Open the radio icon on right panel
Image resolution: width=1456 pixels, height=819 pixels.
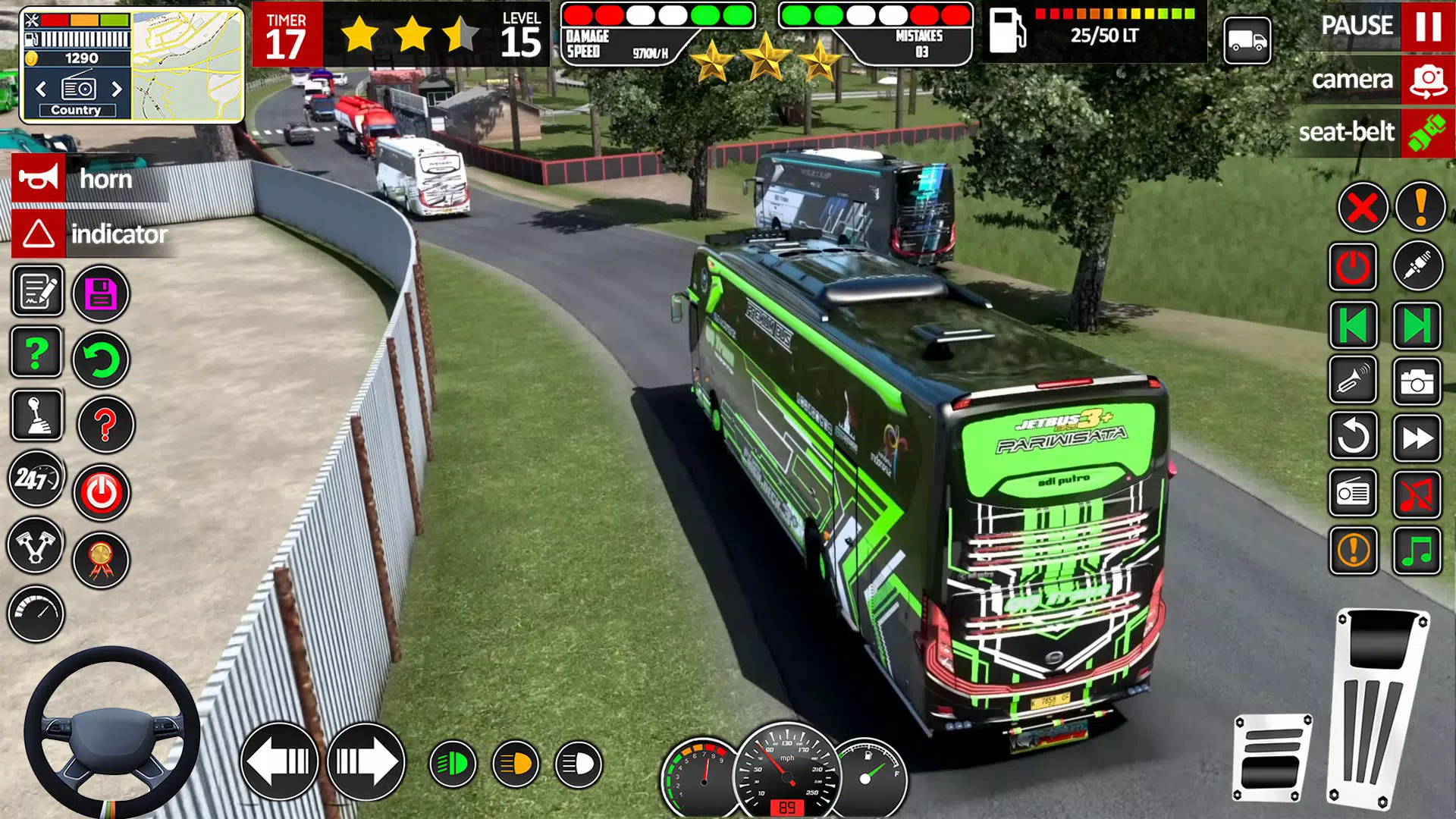coord(1352,493)
